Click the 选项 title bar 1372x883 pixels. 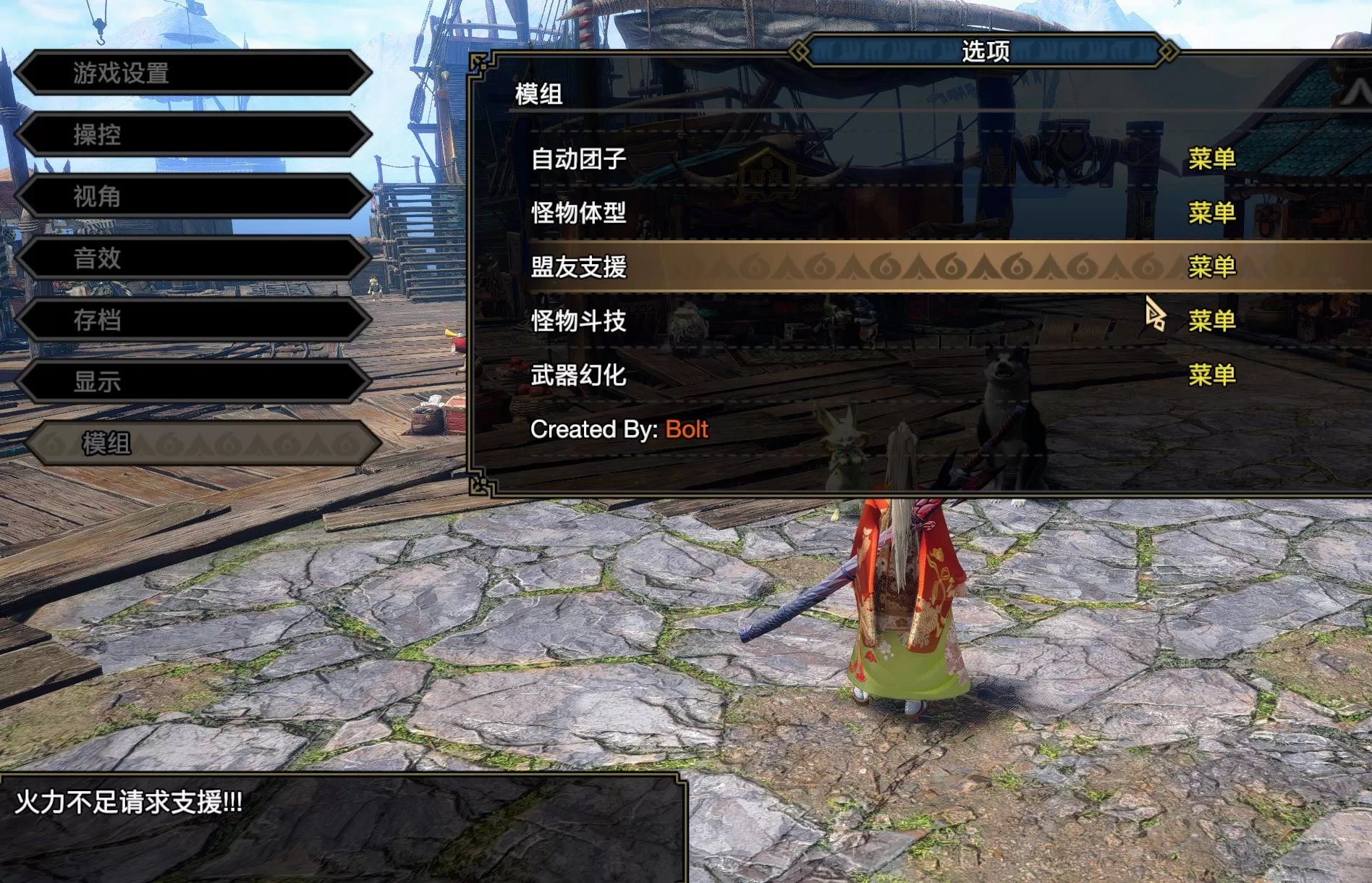coord(987,51)
